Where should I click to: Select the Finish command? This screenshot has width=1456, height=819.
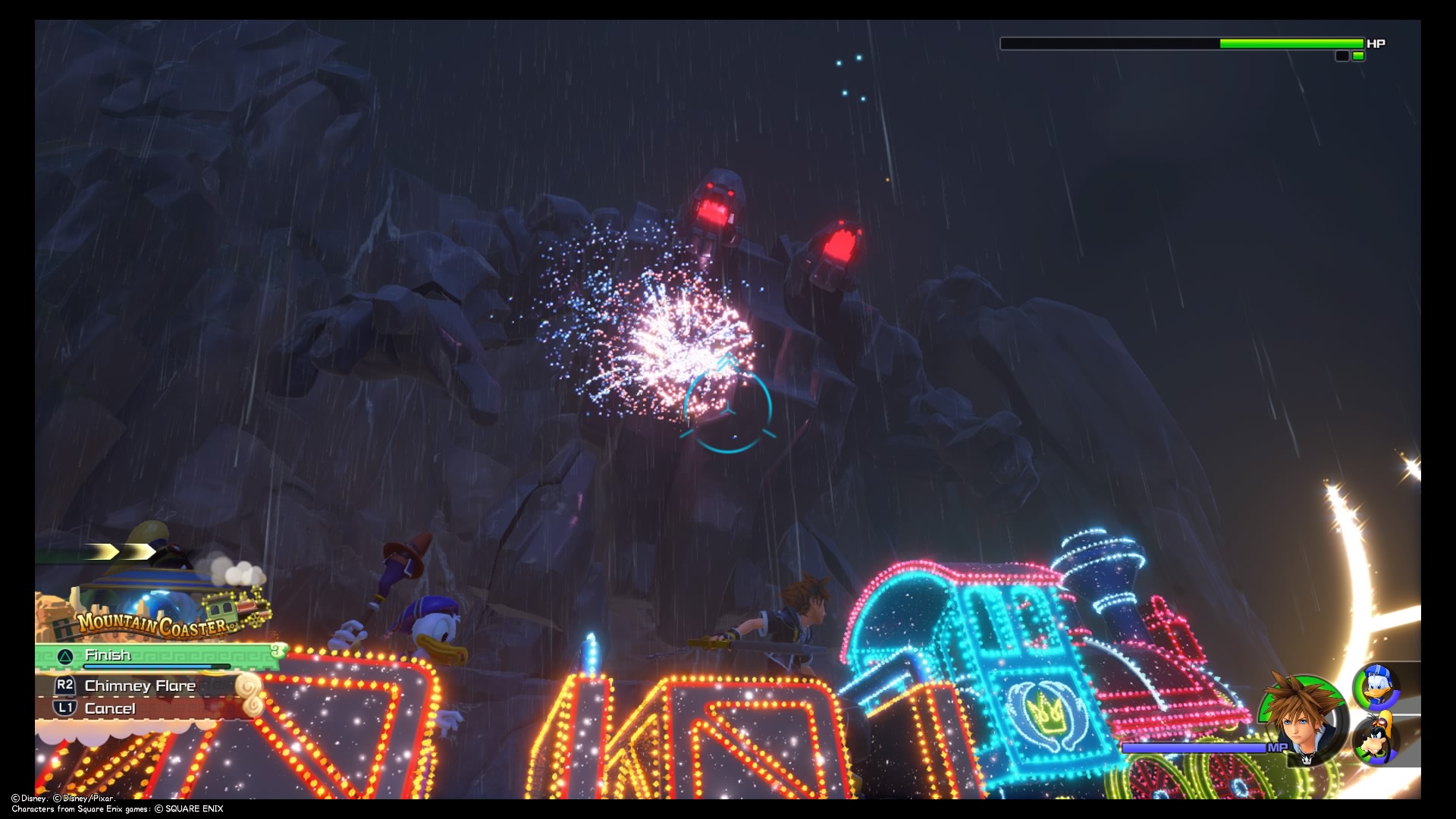[x=108, y=655]
